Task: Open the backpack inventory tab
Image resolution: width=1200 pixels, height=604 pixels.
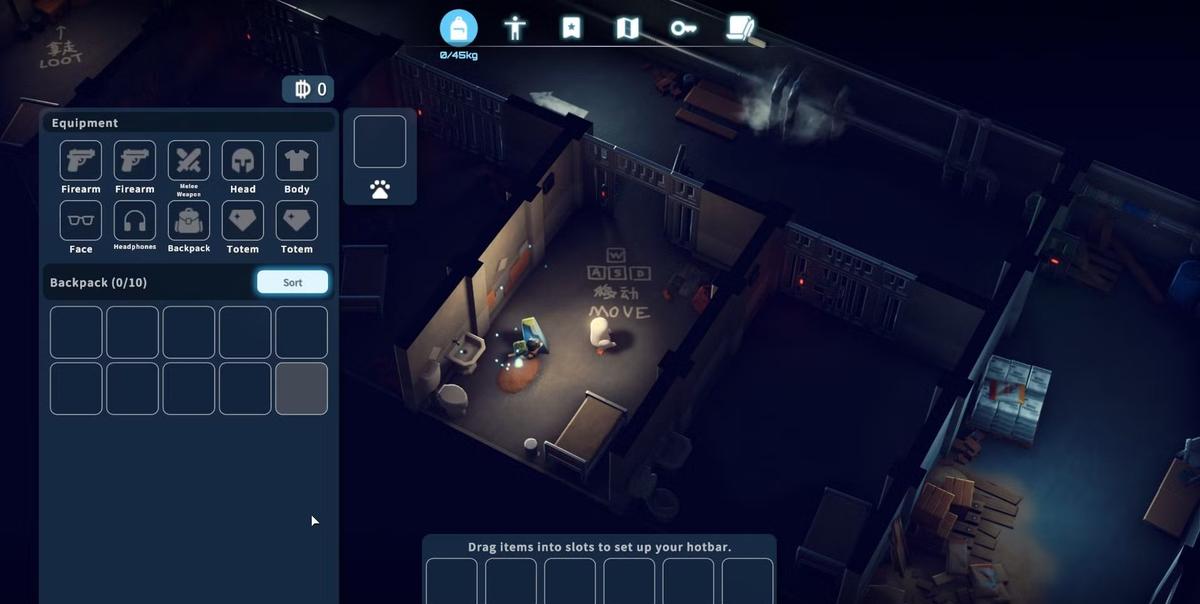Action: (x=458, y=28)
